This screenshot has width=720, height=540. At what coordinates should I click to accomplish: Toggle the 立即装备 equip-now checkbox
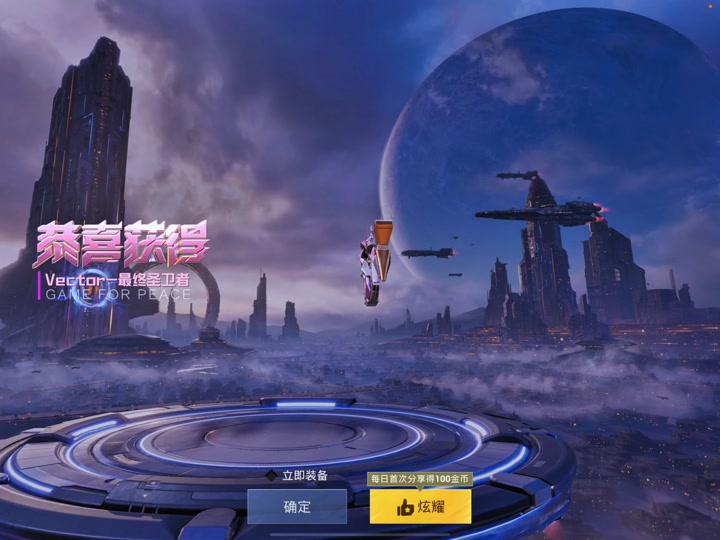point(271,476)
